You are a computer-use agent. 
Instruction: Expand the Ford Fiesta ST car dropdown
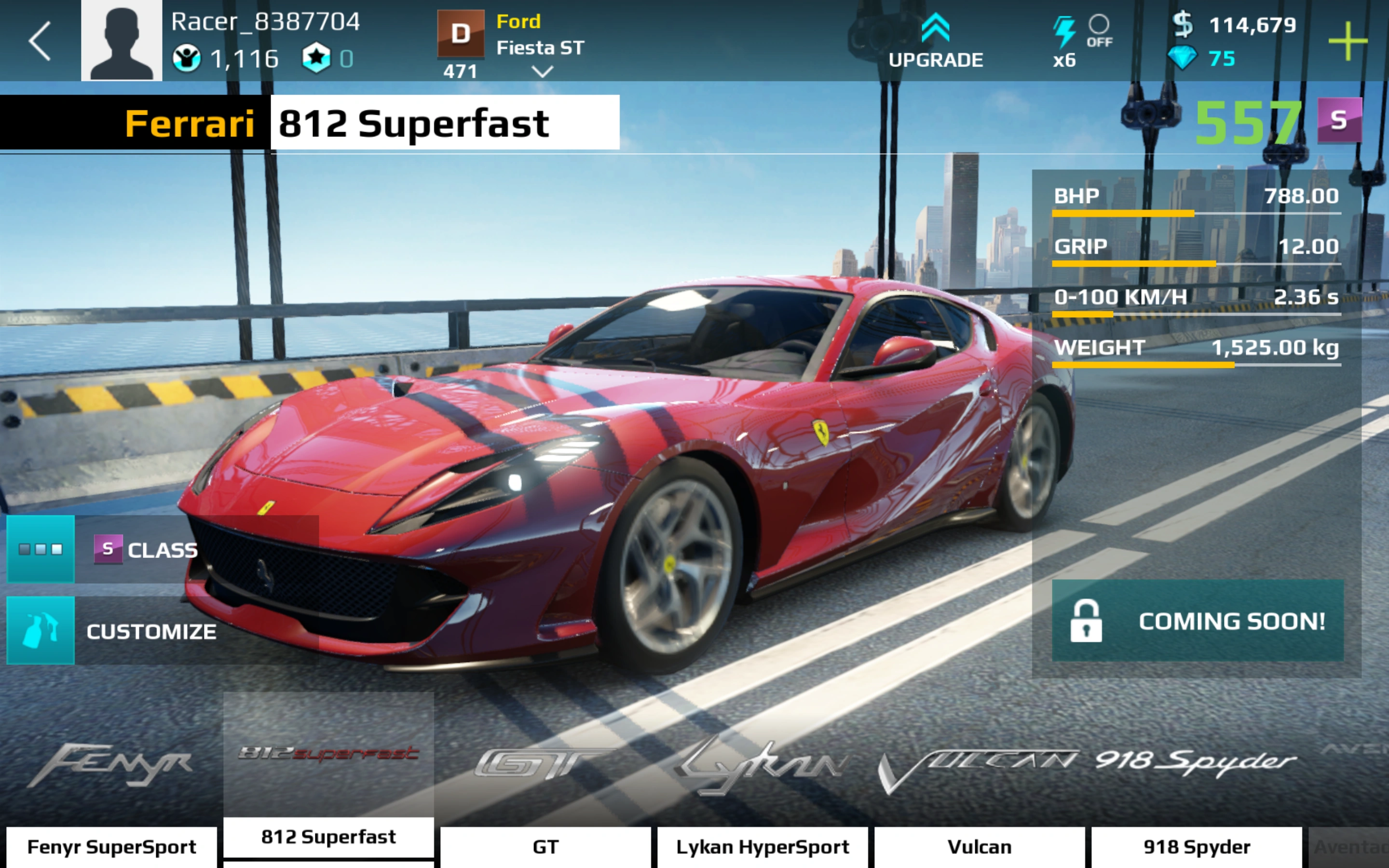pos(542,72)
